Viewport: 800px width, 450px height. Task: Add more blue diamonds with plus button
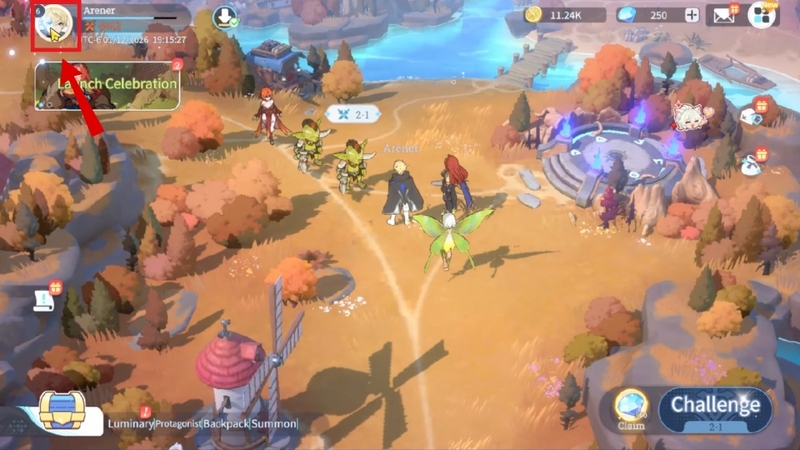coord(691,15)
